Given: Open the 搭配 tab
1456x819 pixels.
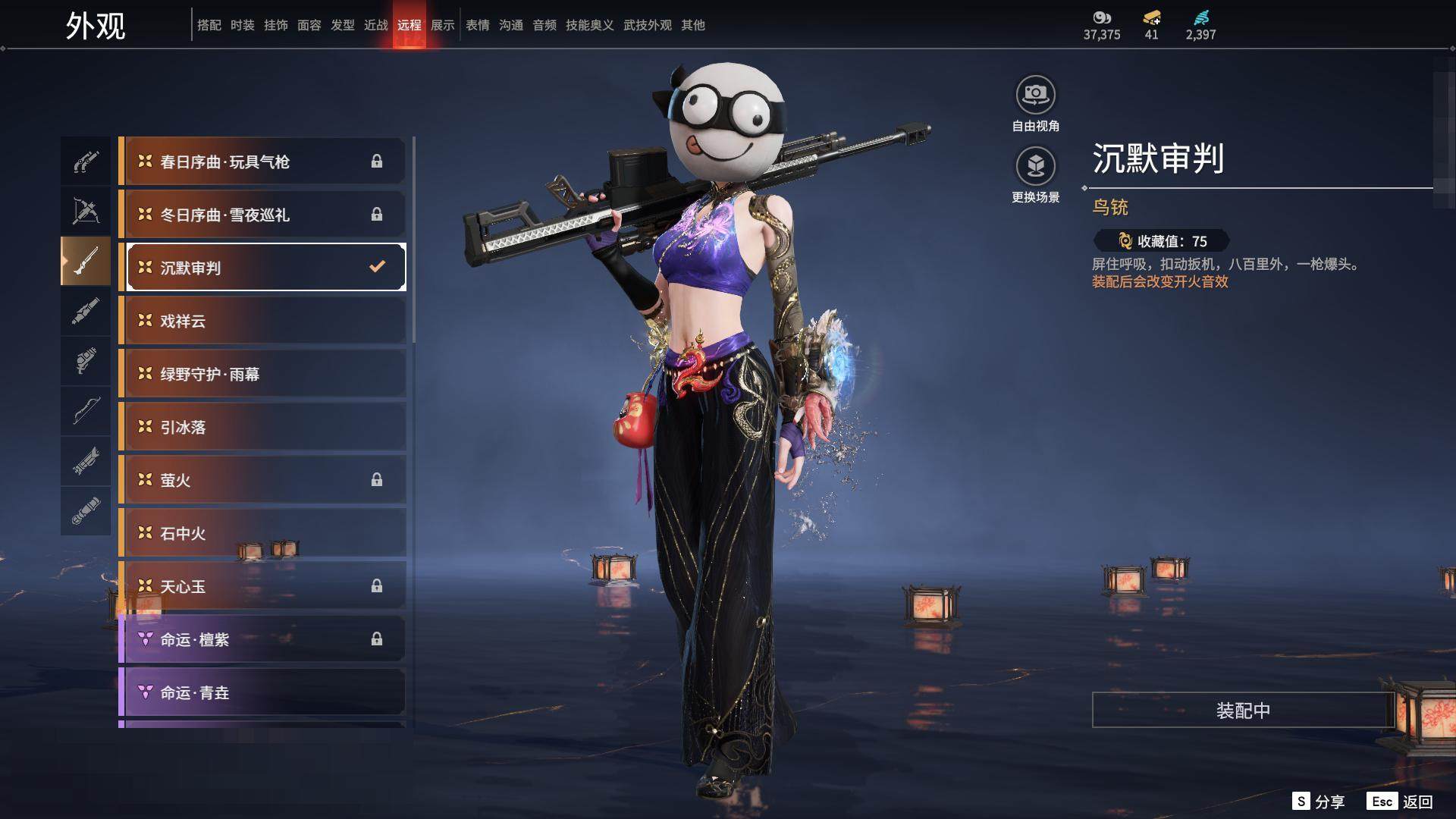Looking at the screenshot, I should (x=209, y=25).
